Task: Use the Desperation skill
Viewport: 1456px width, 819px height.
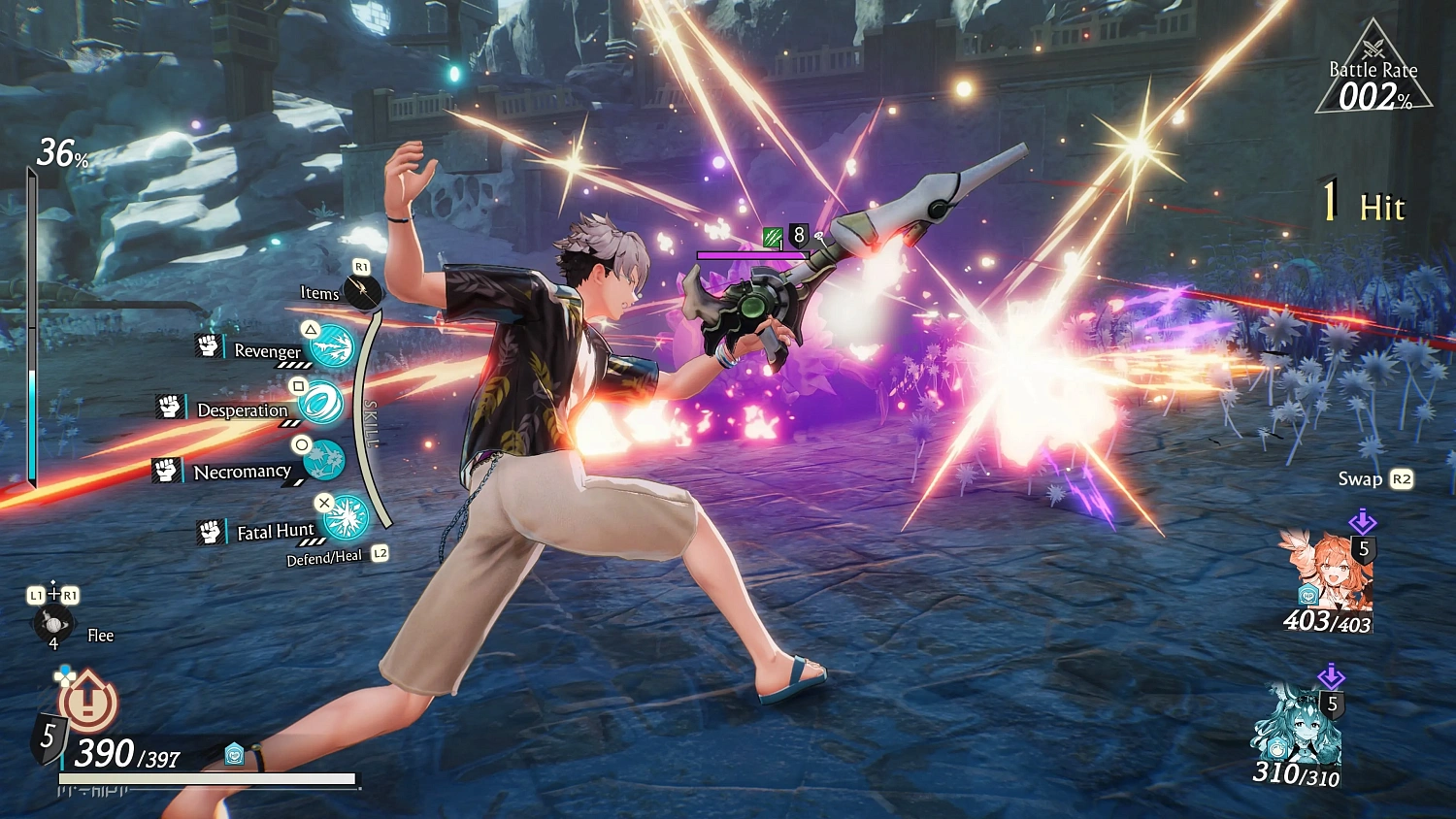Action: (x=320, y=403)
